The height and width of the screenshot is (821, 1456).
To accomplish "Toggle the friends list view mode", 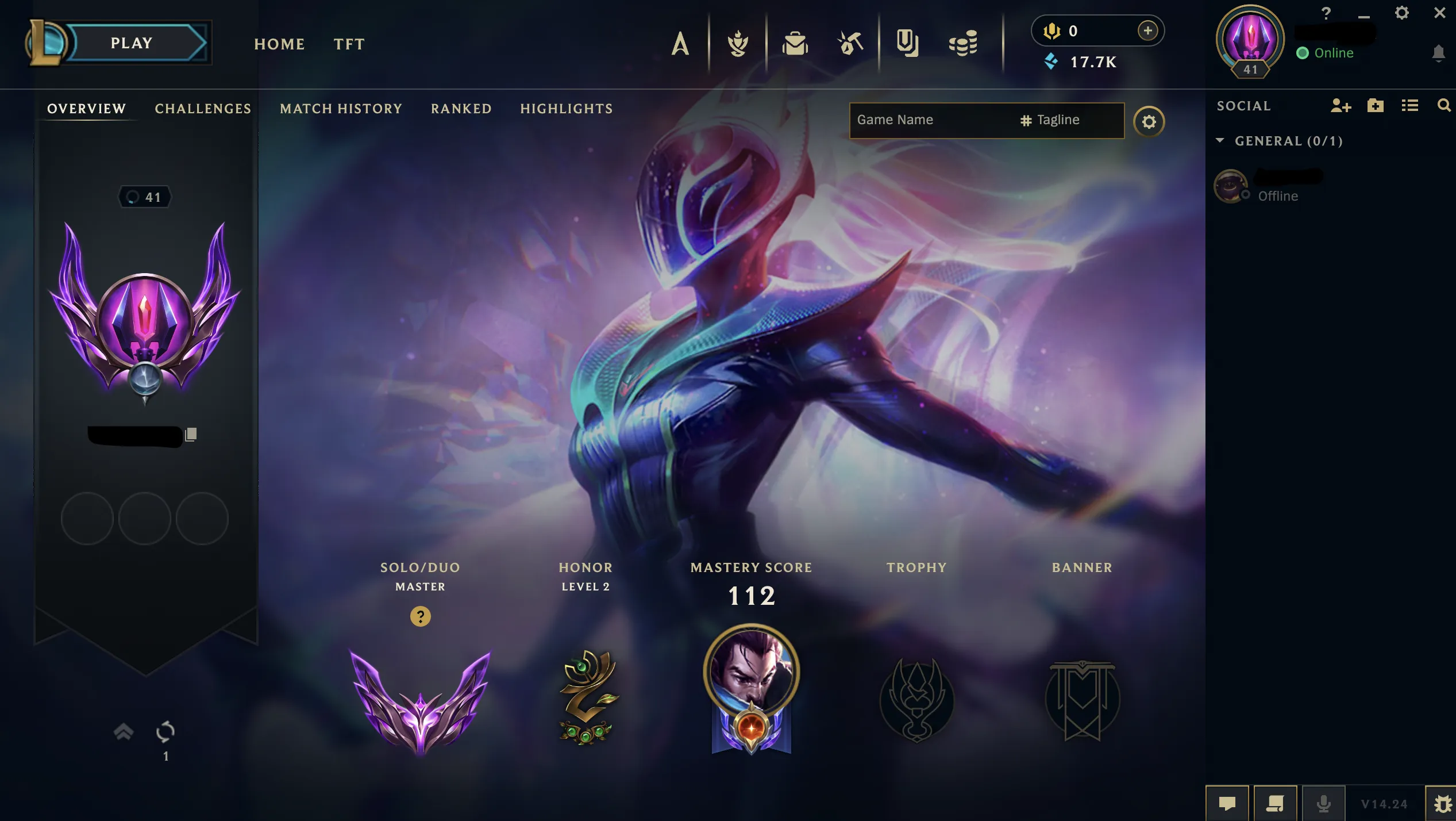I will pos(1409,106).
